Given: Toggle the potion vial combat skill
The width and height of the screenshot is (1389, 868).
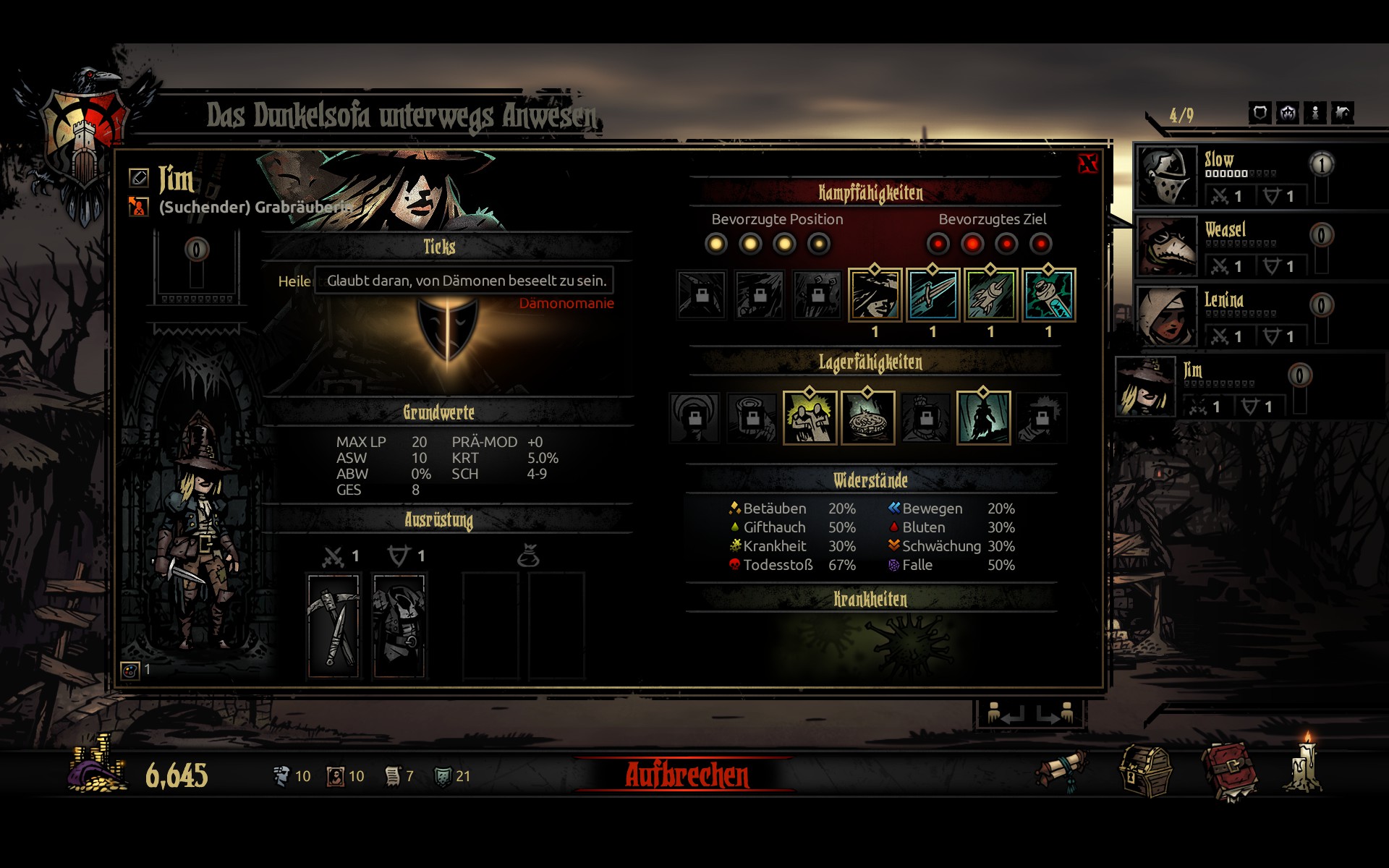Looking at the screenshot, I should pyautogui.click(x=1048, y=294).
